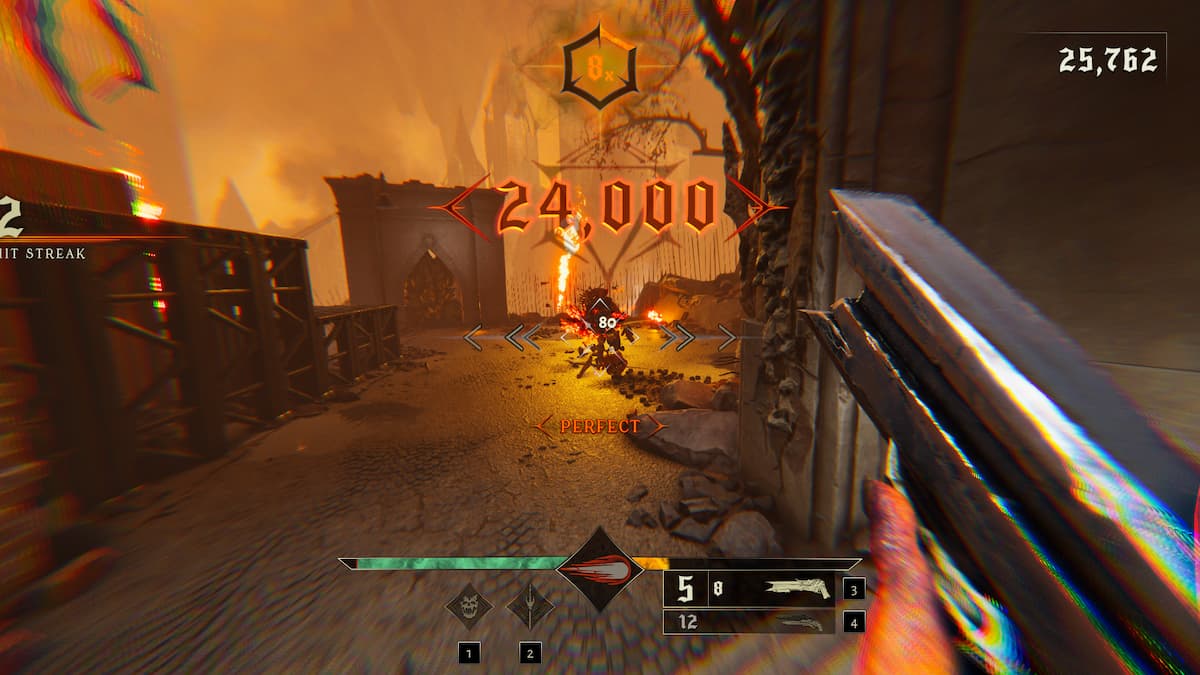1200x675 pixels.
Task: Select the skull weapon icon
Action: point(468,605)
